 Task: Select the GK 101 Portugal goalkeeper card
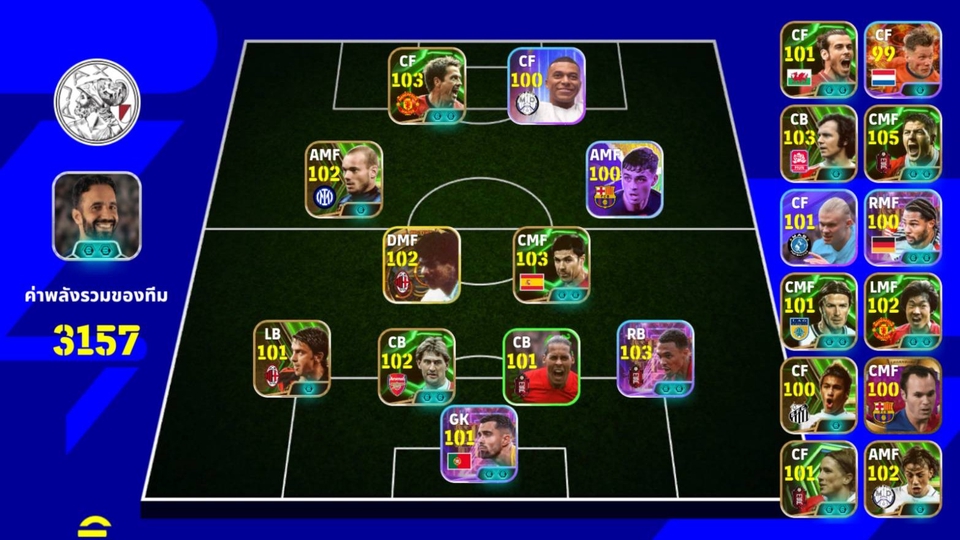(479, 444)
